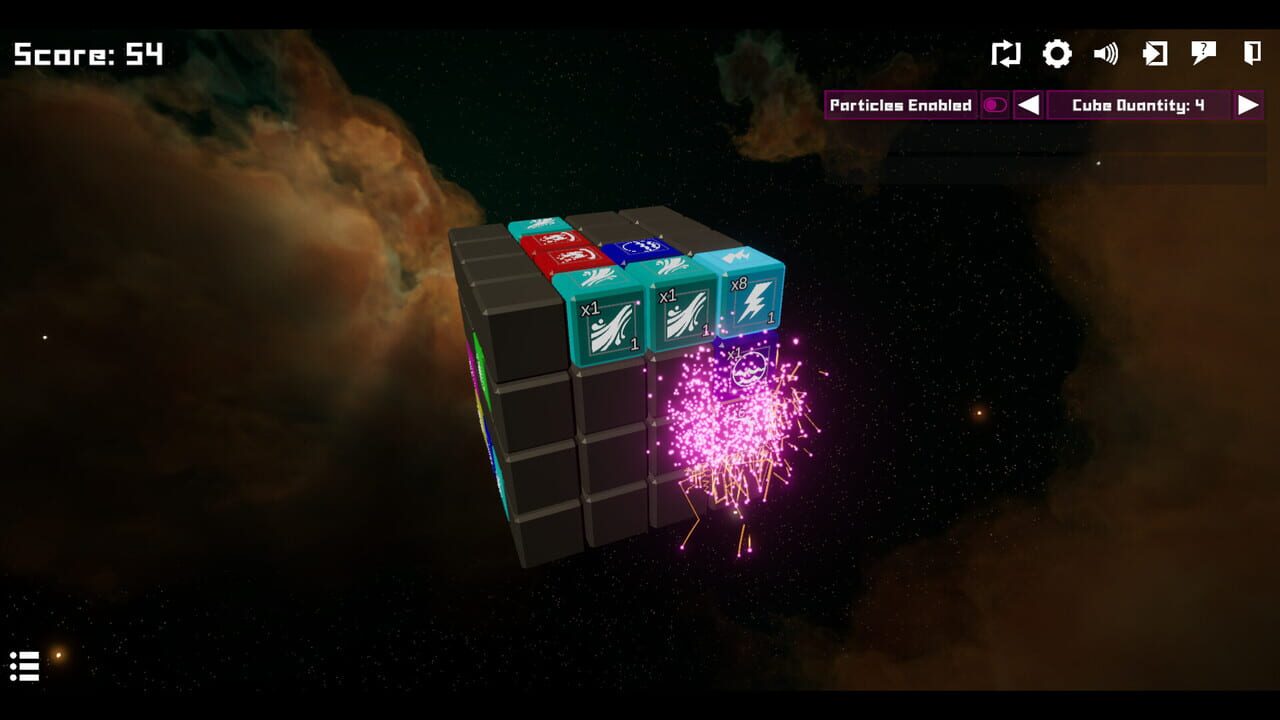Click the left arrow to decrease Cube Quantity
The image size is (1280, 720).
1027,105
